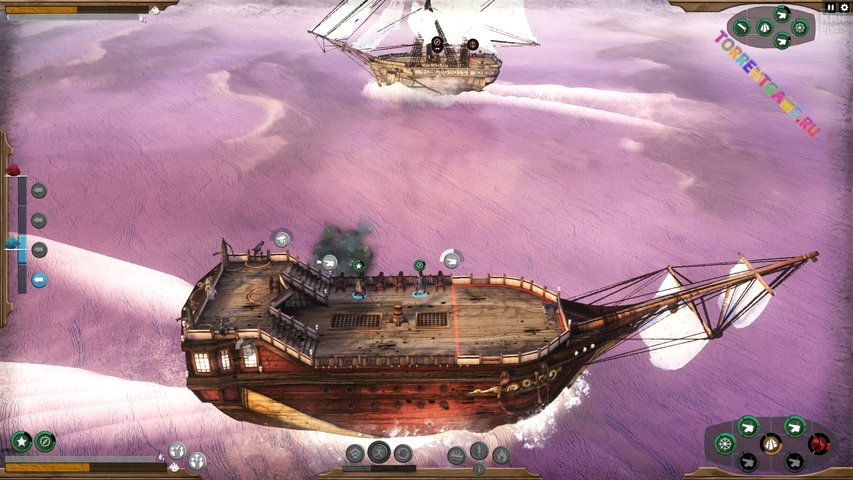The height and width of the screenshot is (480, 853).
Task: Pause the game with the pause button
Action: (x=830, y=7)
